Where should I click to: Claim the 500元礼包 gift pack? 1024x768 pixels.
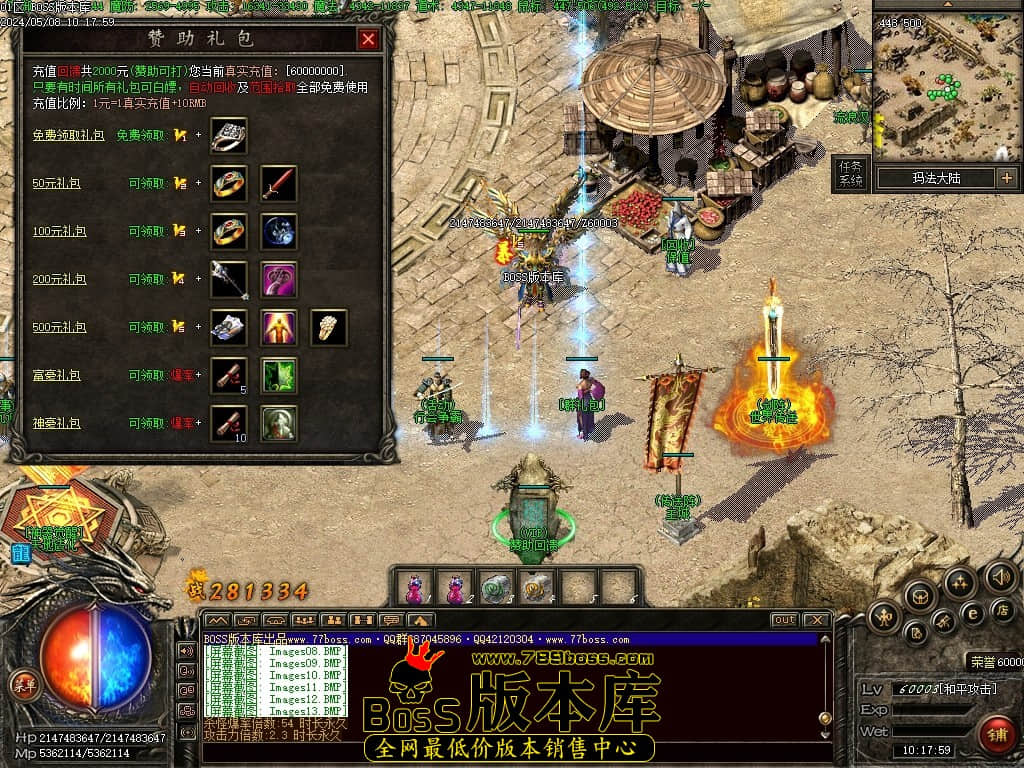tap(148, 327)
